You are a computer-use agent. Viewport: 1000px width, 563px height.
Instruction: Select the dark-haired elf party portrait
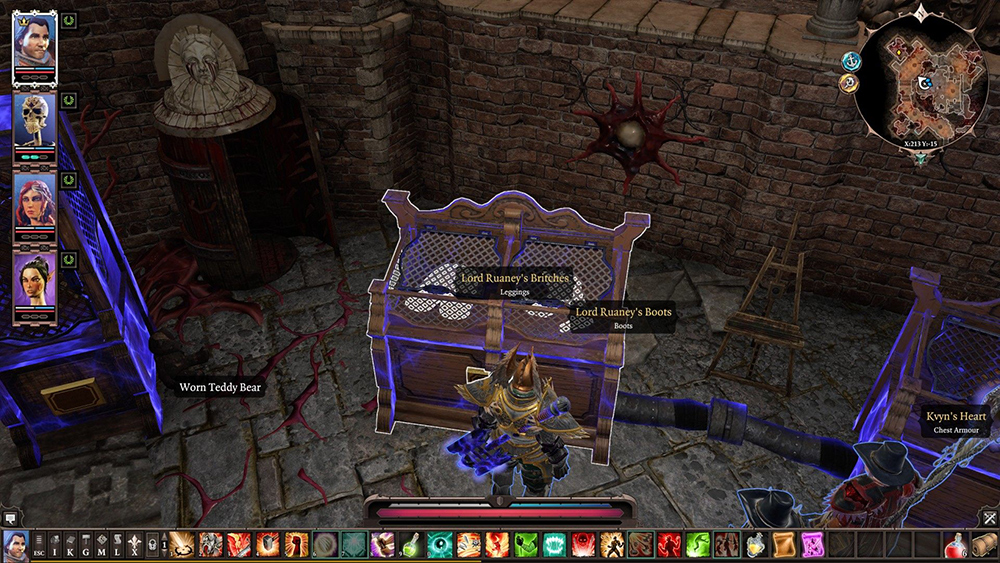tap(35, 283)
